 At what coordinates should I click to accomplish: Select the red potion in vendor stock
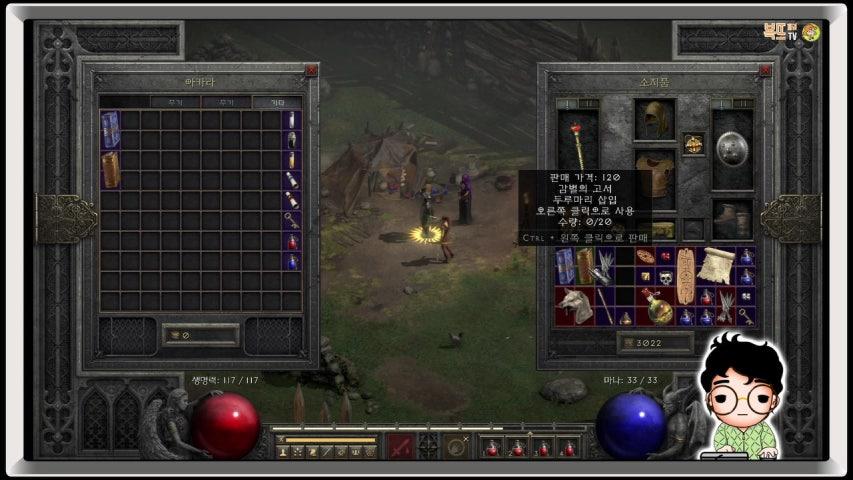coord(292,241)
